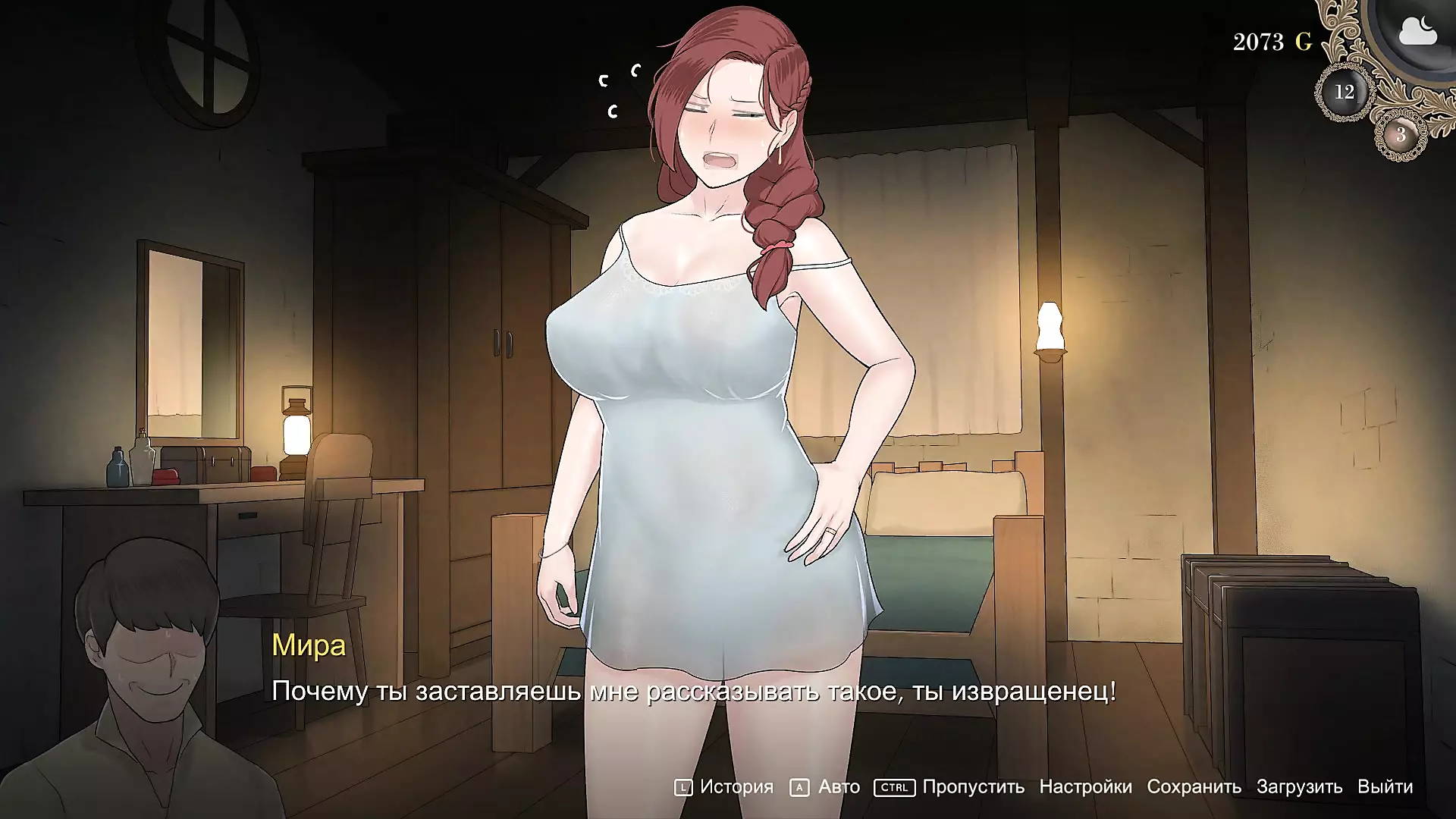Toggle Авто auto-advance mode
Viewport: 1456px width, 819px height.
tap(838, 787)
